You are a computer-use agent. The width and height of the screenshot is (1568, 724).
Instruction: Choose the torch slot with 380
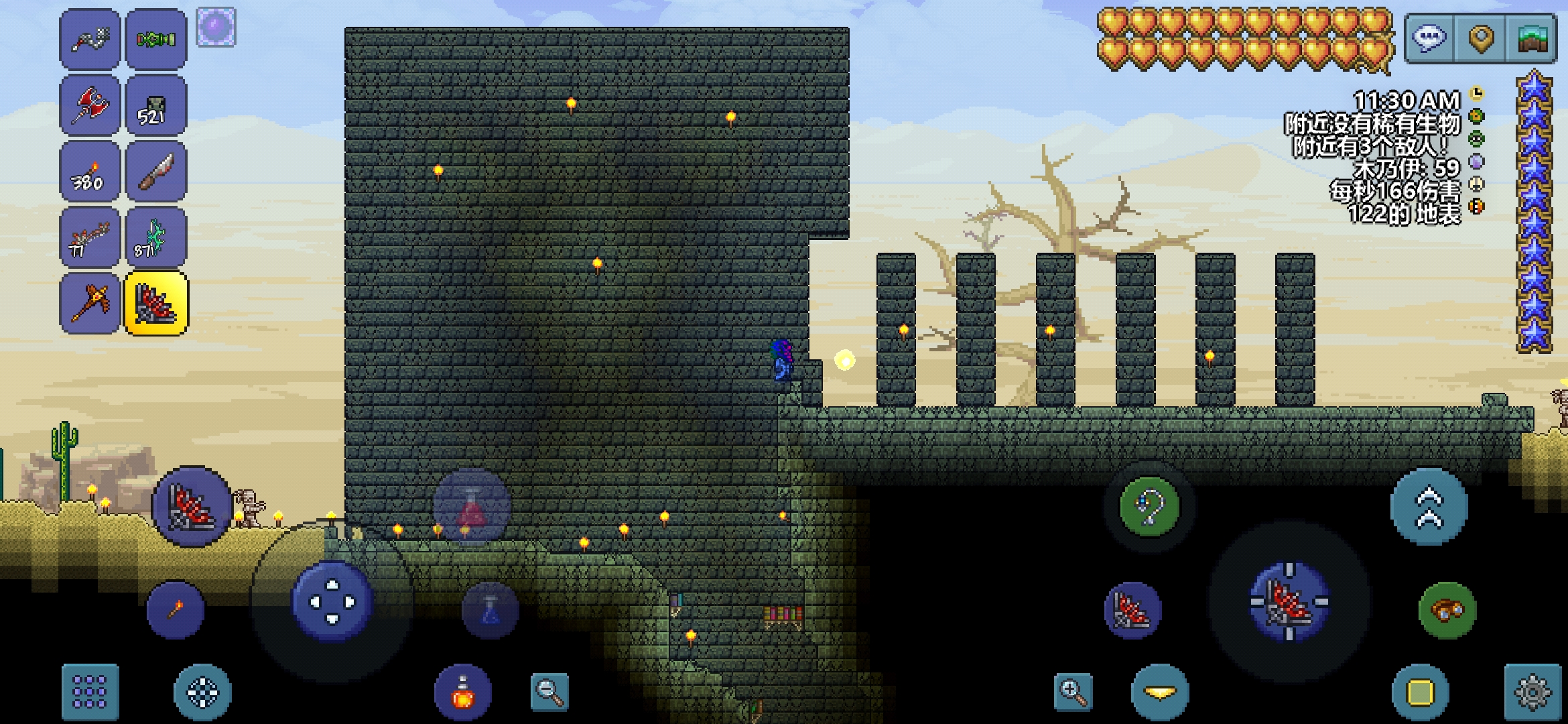pos(90,172)
